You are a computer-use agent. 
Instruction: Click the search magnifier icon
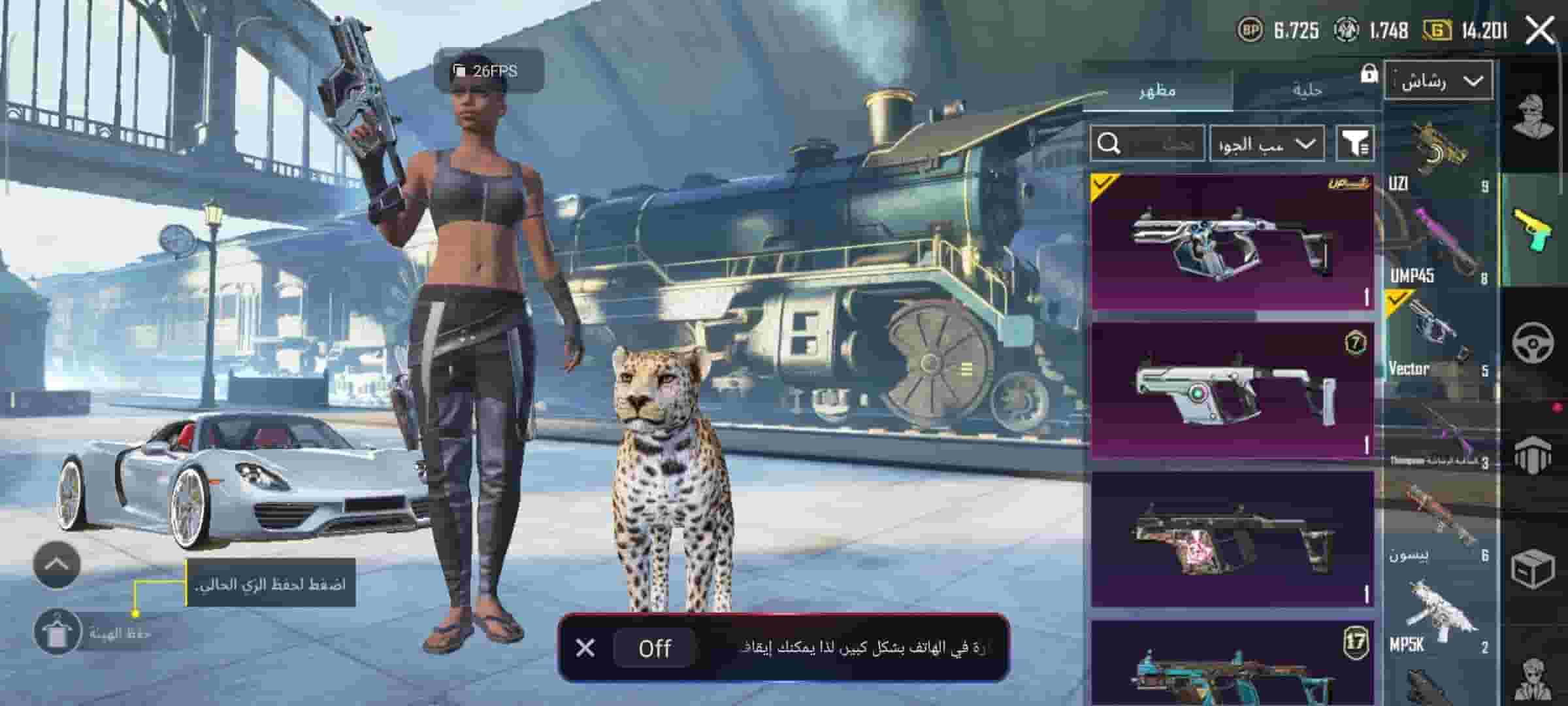1110,143
